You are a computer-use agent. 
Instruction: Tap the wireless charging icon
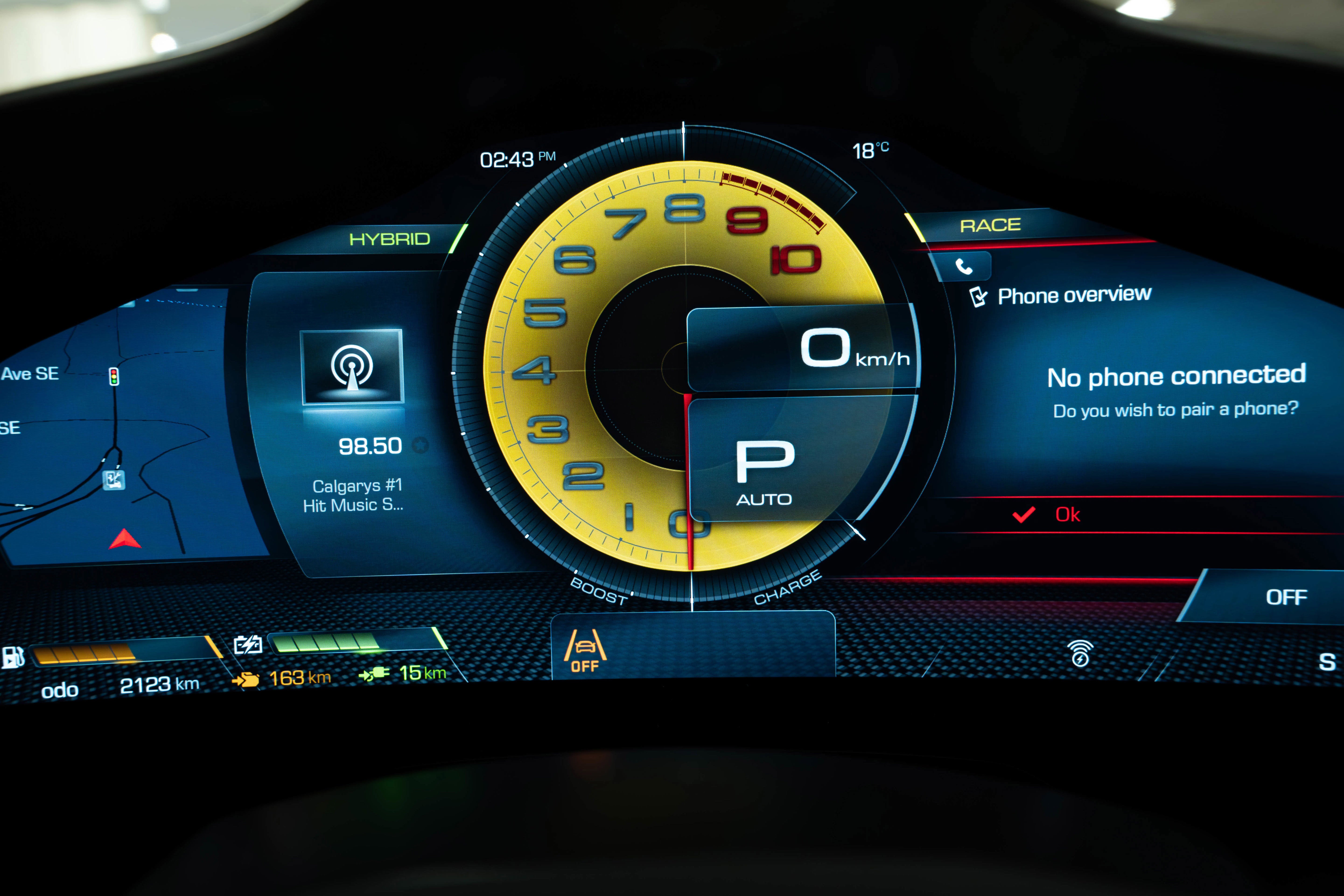(x=1080, y=653)
